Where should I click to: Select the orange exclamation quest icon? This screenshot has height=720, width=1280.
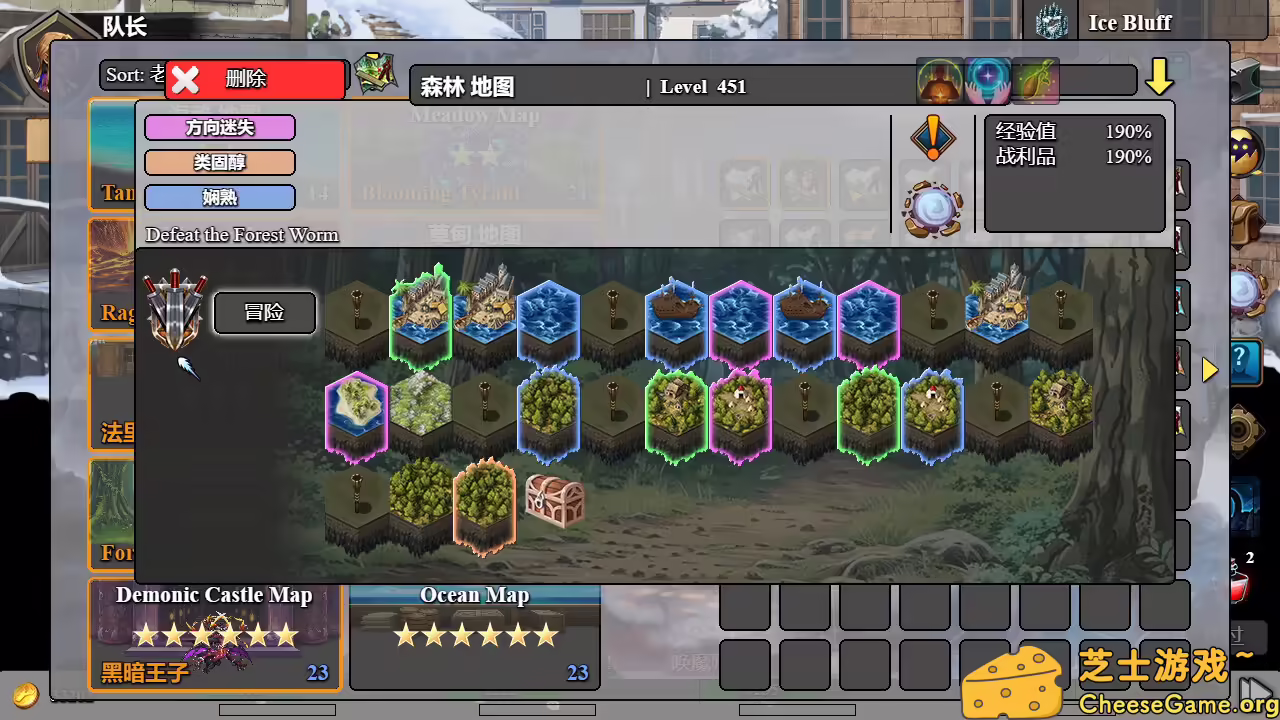tap(933, 139)
